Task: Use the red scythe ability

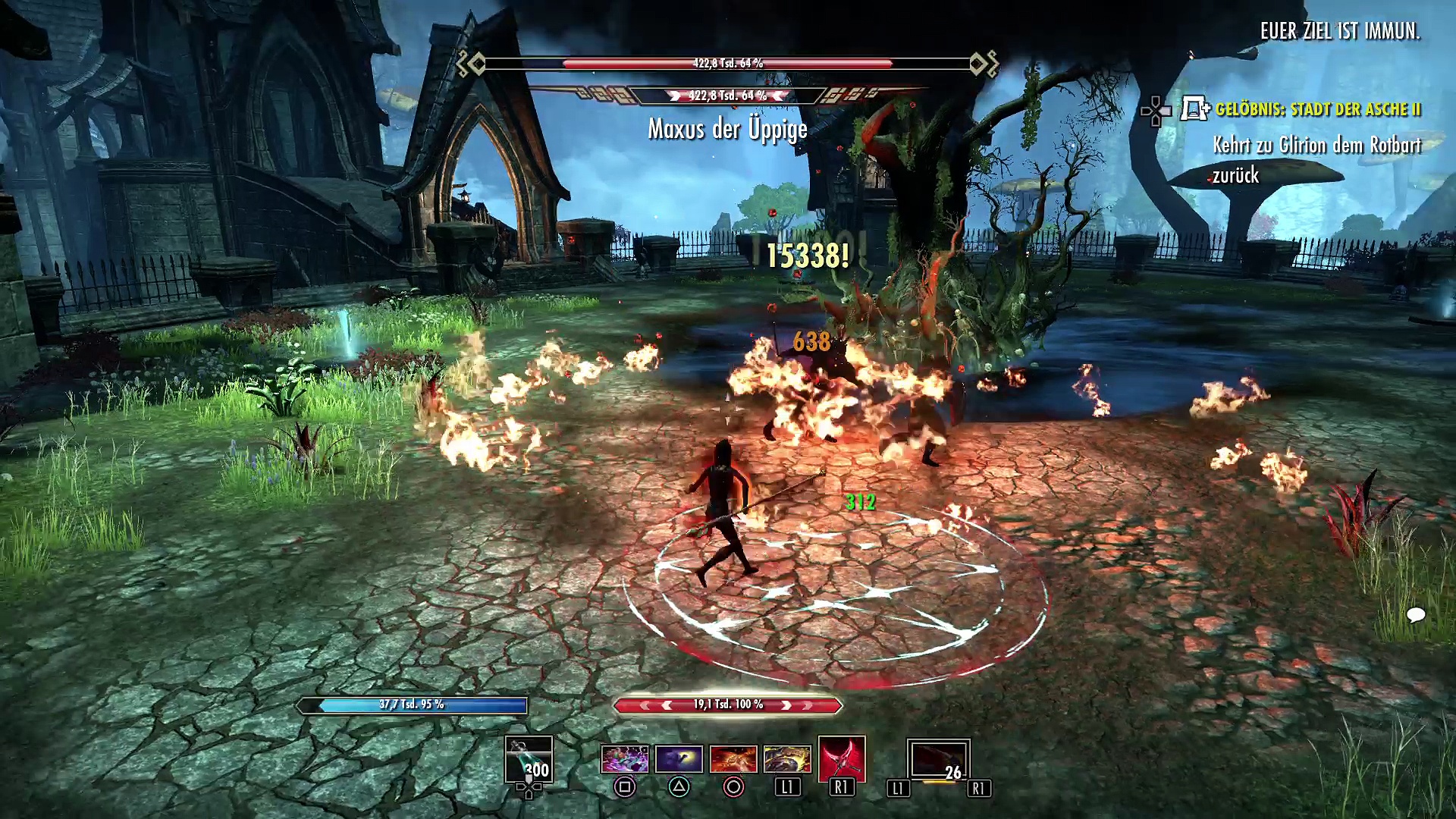Action: pos(842,758)
